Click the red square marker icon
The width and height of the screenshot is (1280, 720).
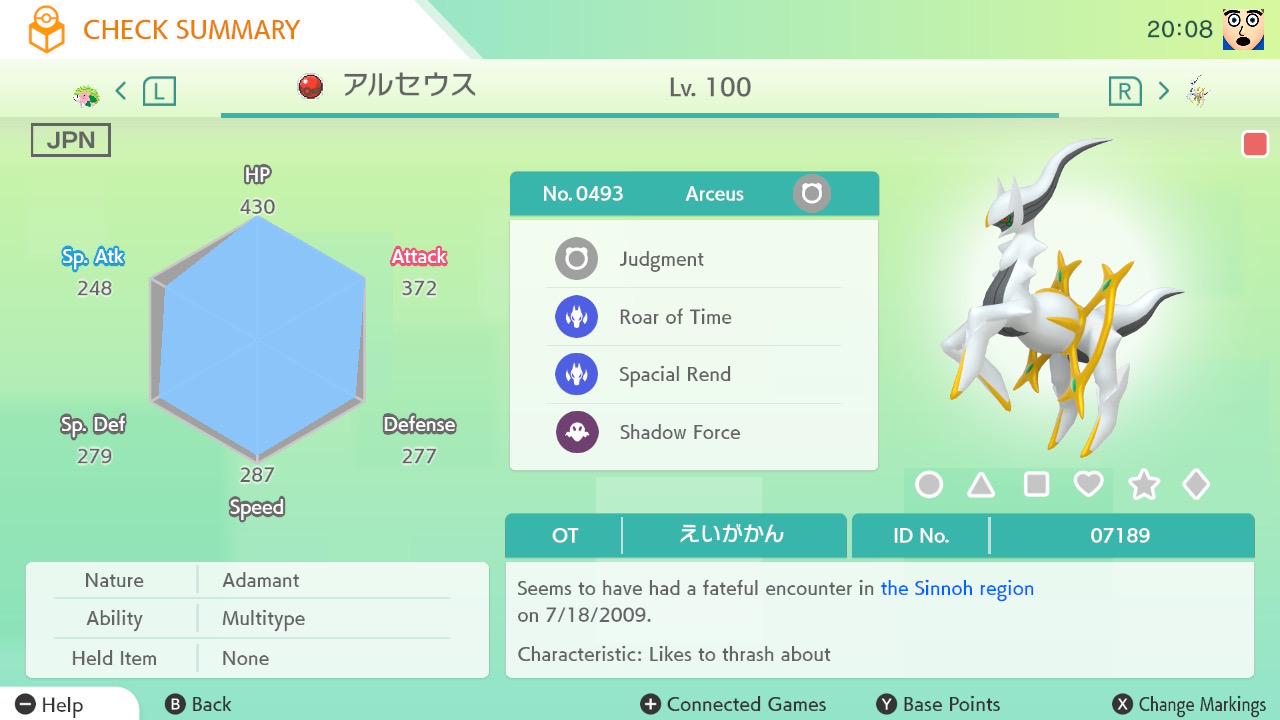1255,144
